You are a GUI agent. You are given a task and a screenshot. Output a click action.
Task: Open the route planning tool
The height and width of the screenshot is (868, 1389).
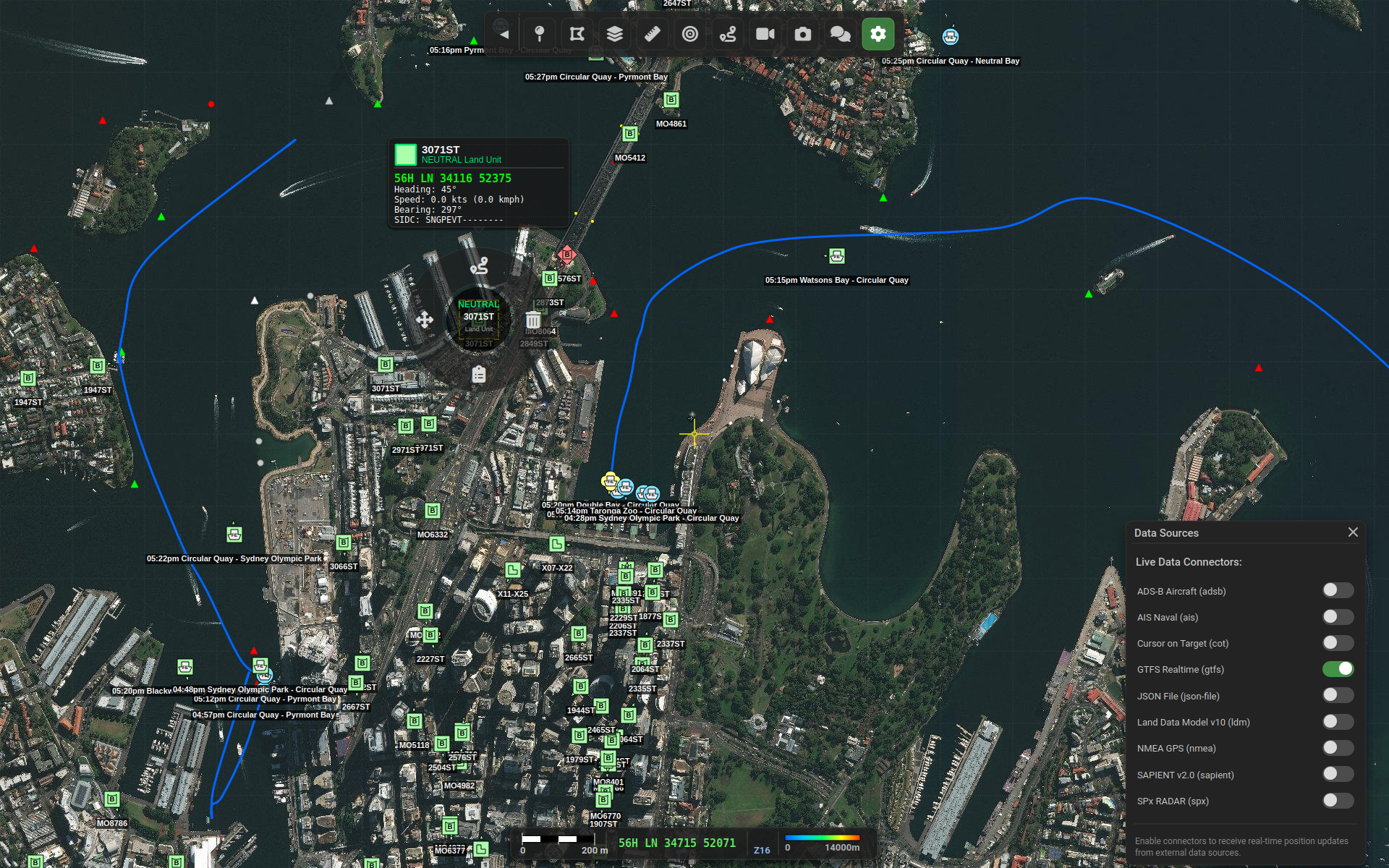click(727, 33)
